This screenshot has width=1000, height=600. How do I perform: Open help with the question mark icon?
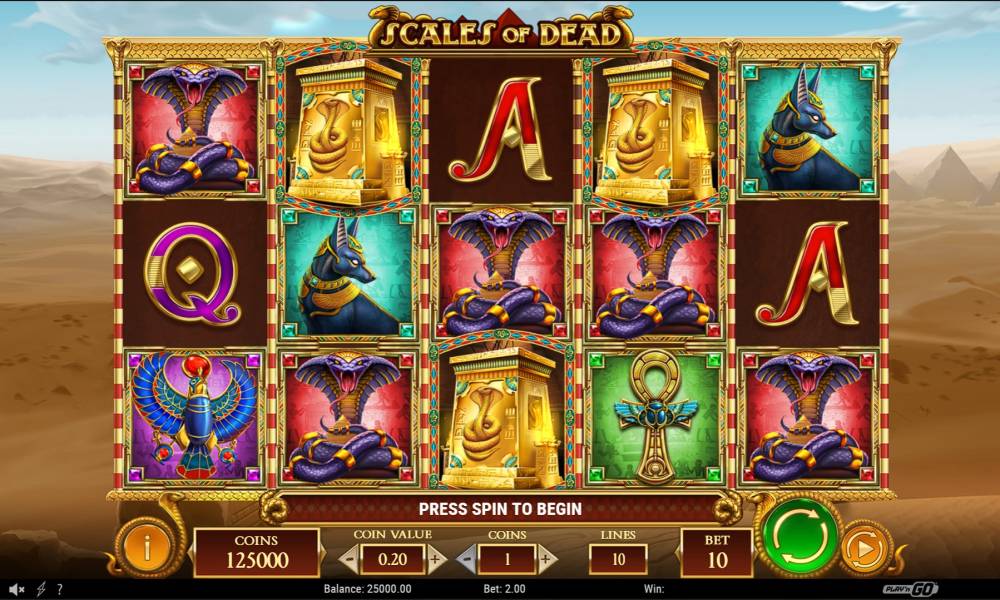point(60,589)
